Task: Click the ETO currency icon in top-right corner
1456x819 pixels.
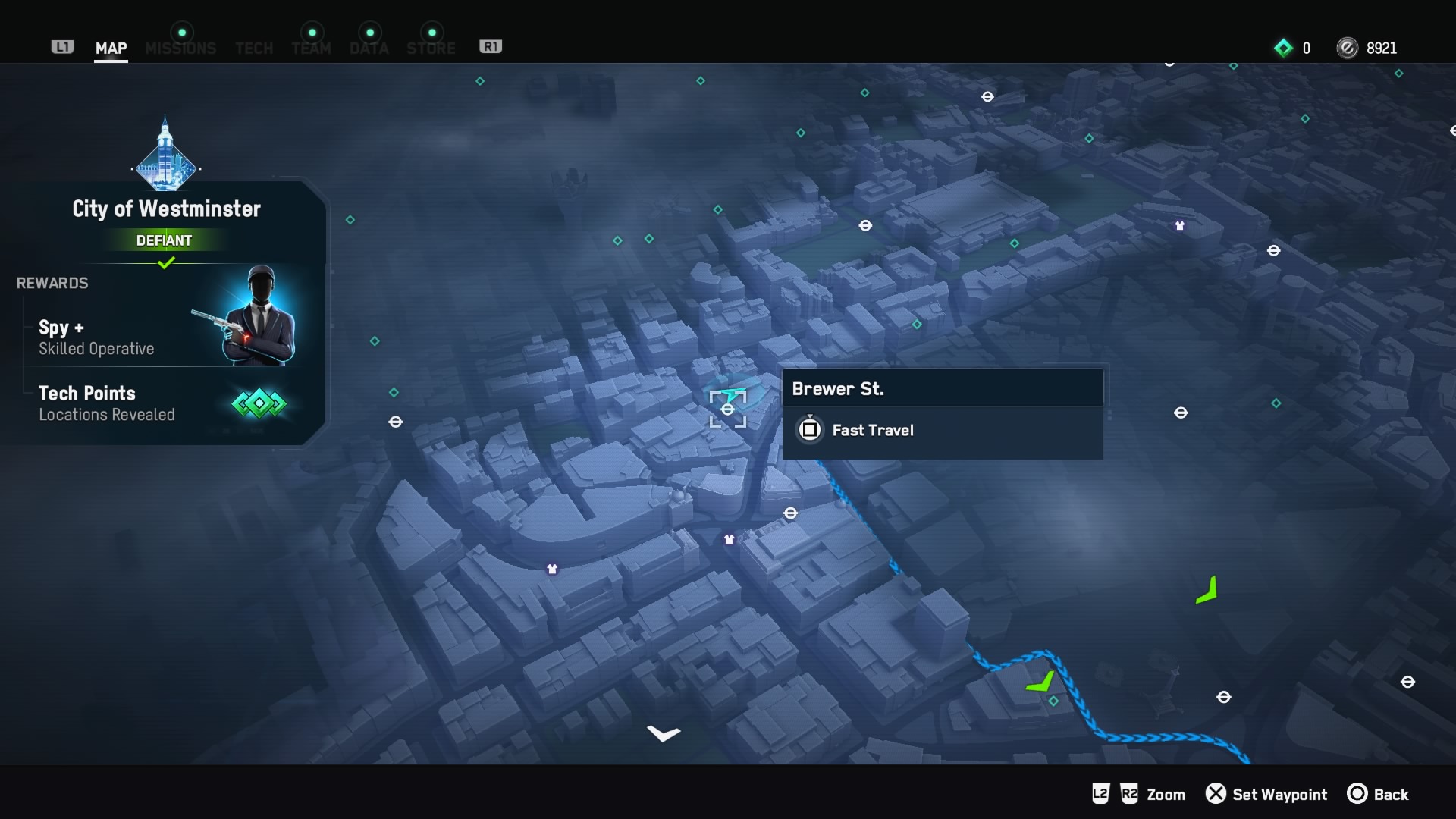Action: (x=1283, y=48)
